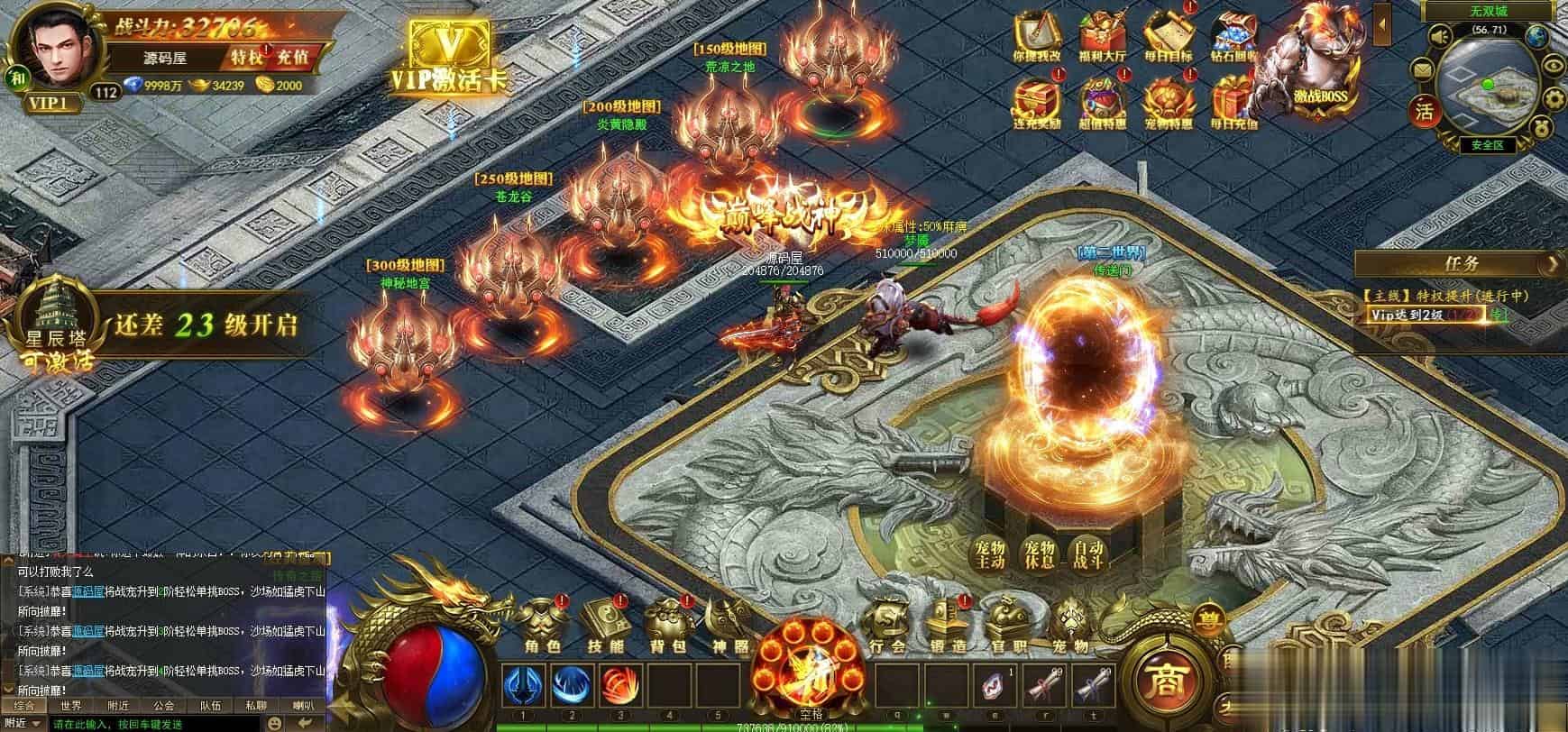Click the 充值 recharge button
This screenshot has width=1568, height=732.
click(292, 57)
